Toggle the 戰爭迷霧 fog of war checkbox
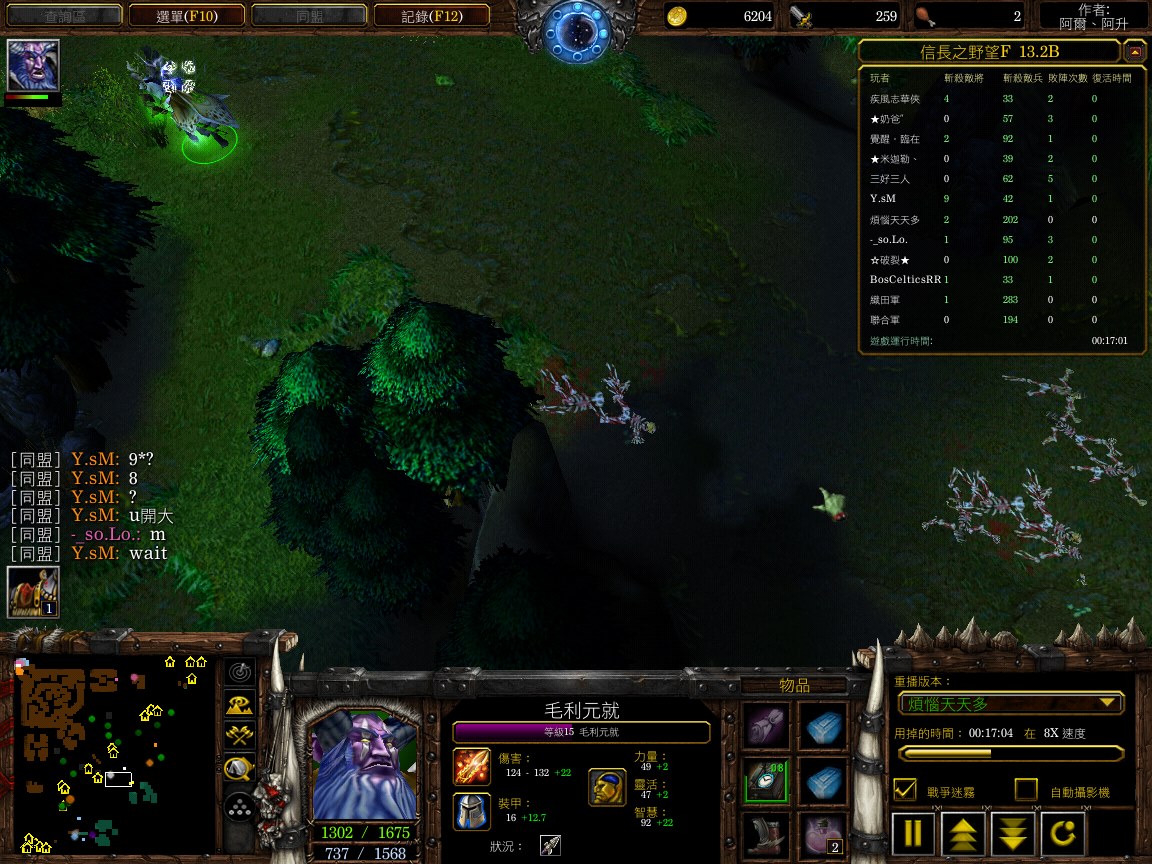This screenshot has height=864, width=1152. 905,790
